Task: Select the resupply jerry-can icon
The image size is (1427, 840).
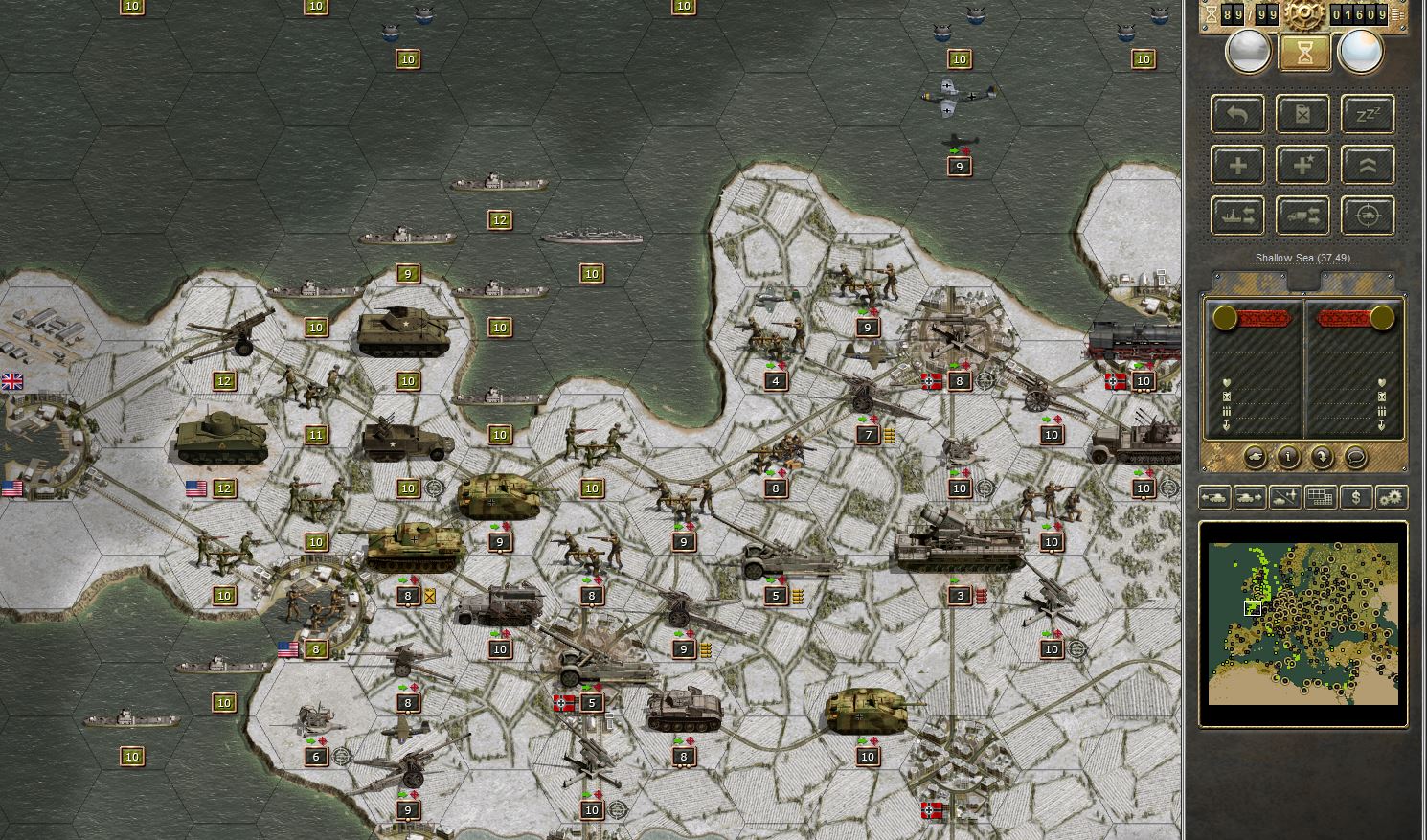Action: coord(1302,114)
